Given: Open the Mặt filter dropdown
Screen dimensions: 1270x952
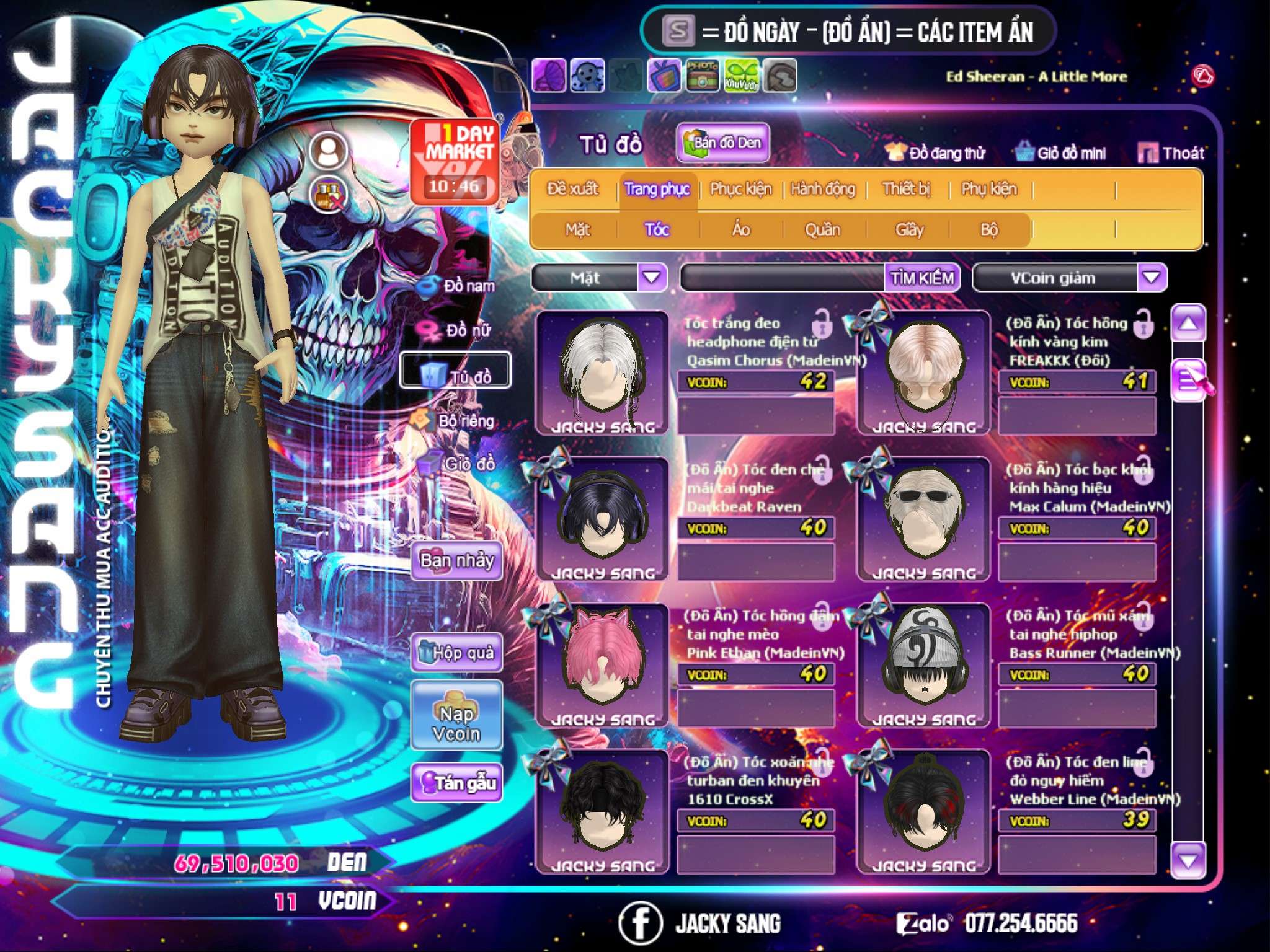Looking at the screenshot, I should (x=651, y=278).
